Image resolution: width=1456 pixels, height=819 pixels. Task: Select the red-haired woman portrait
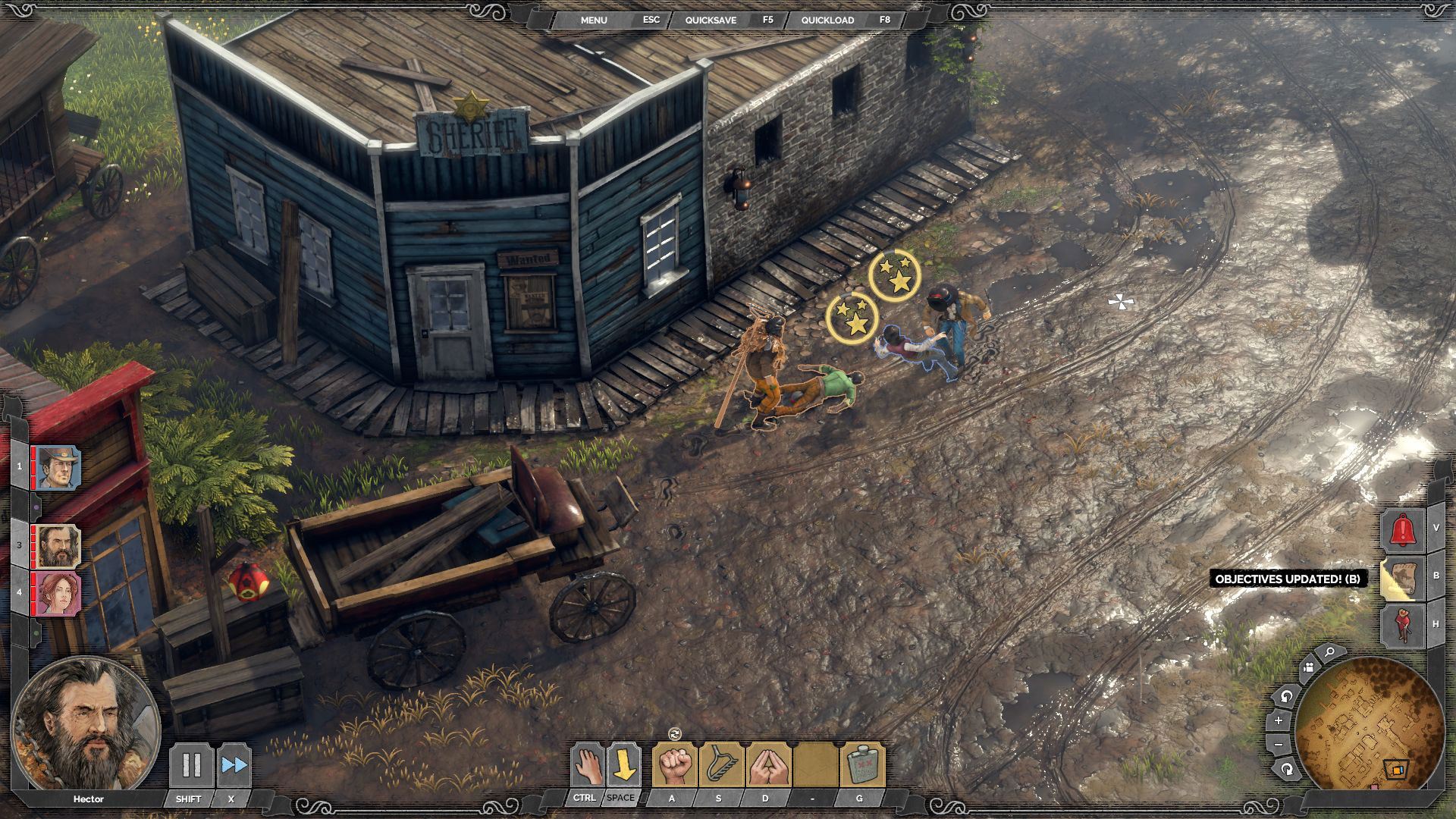point(58,593)
